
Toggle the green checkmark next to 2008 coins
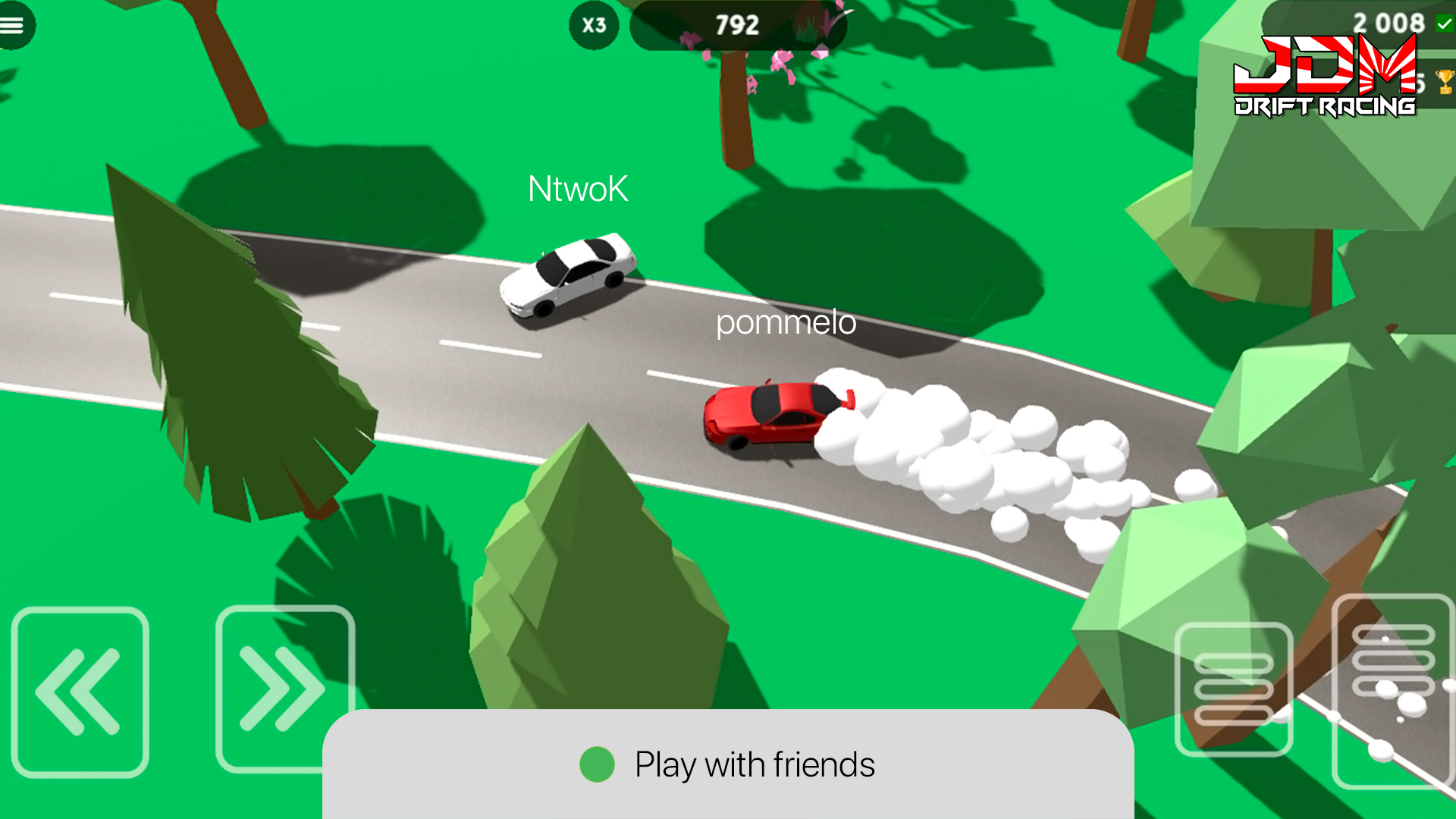1443,23
